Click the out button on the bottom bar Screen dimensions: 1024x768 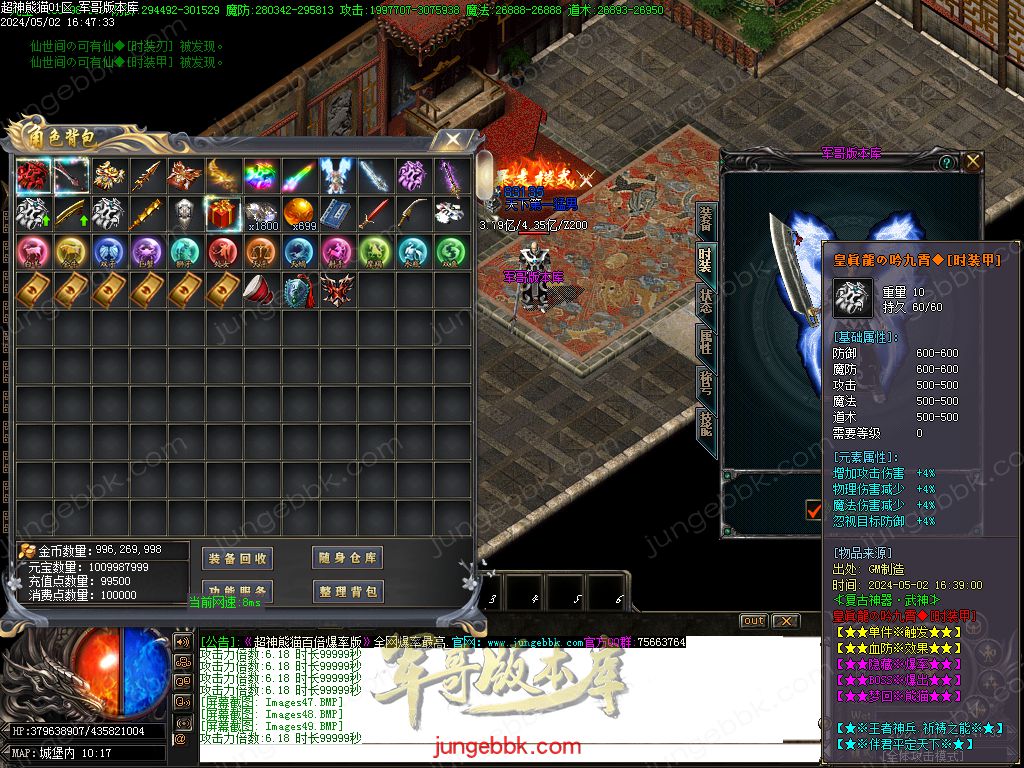point(753,621)
